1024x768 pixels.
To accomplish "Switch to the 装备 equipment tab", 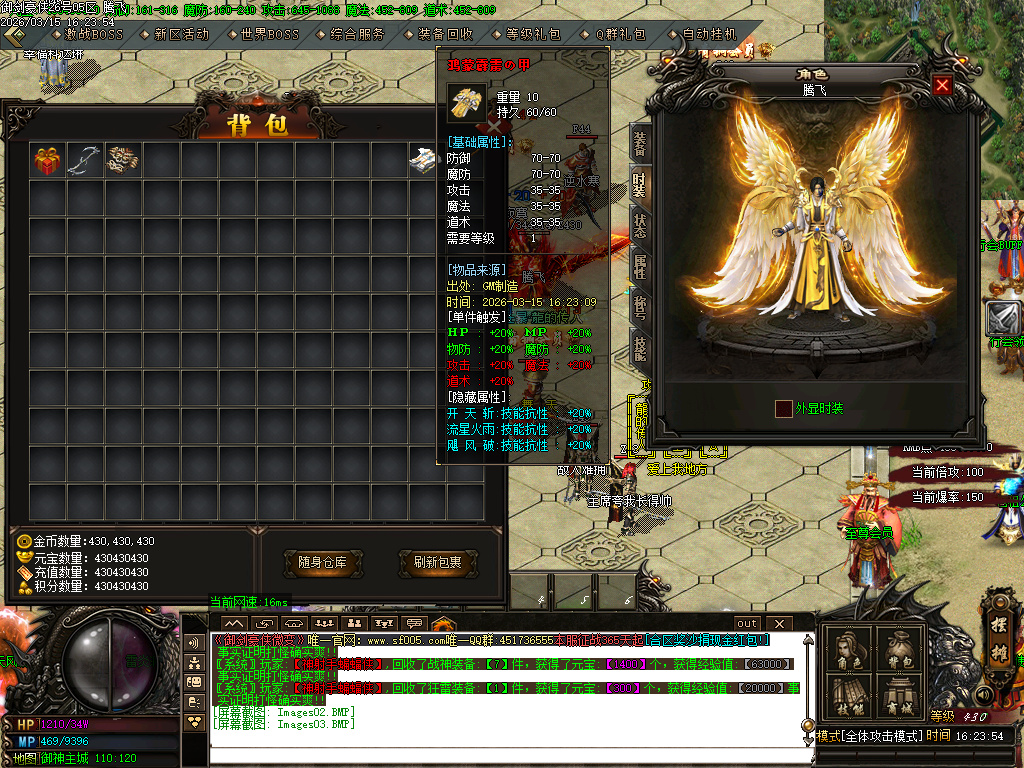I will coord(640,142).
